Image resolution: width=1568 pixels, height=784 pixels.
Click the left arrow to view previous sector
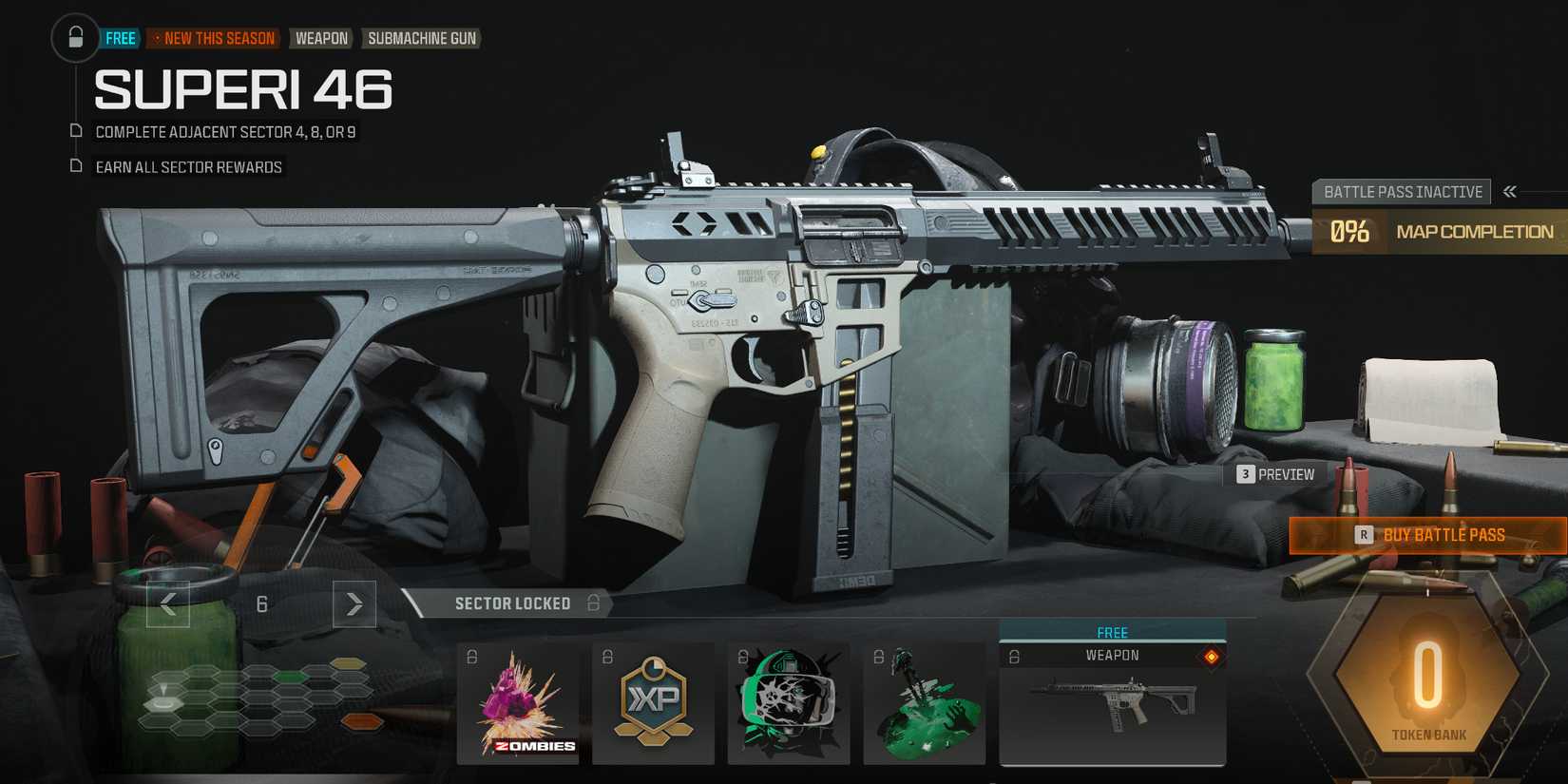167,603
